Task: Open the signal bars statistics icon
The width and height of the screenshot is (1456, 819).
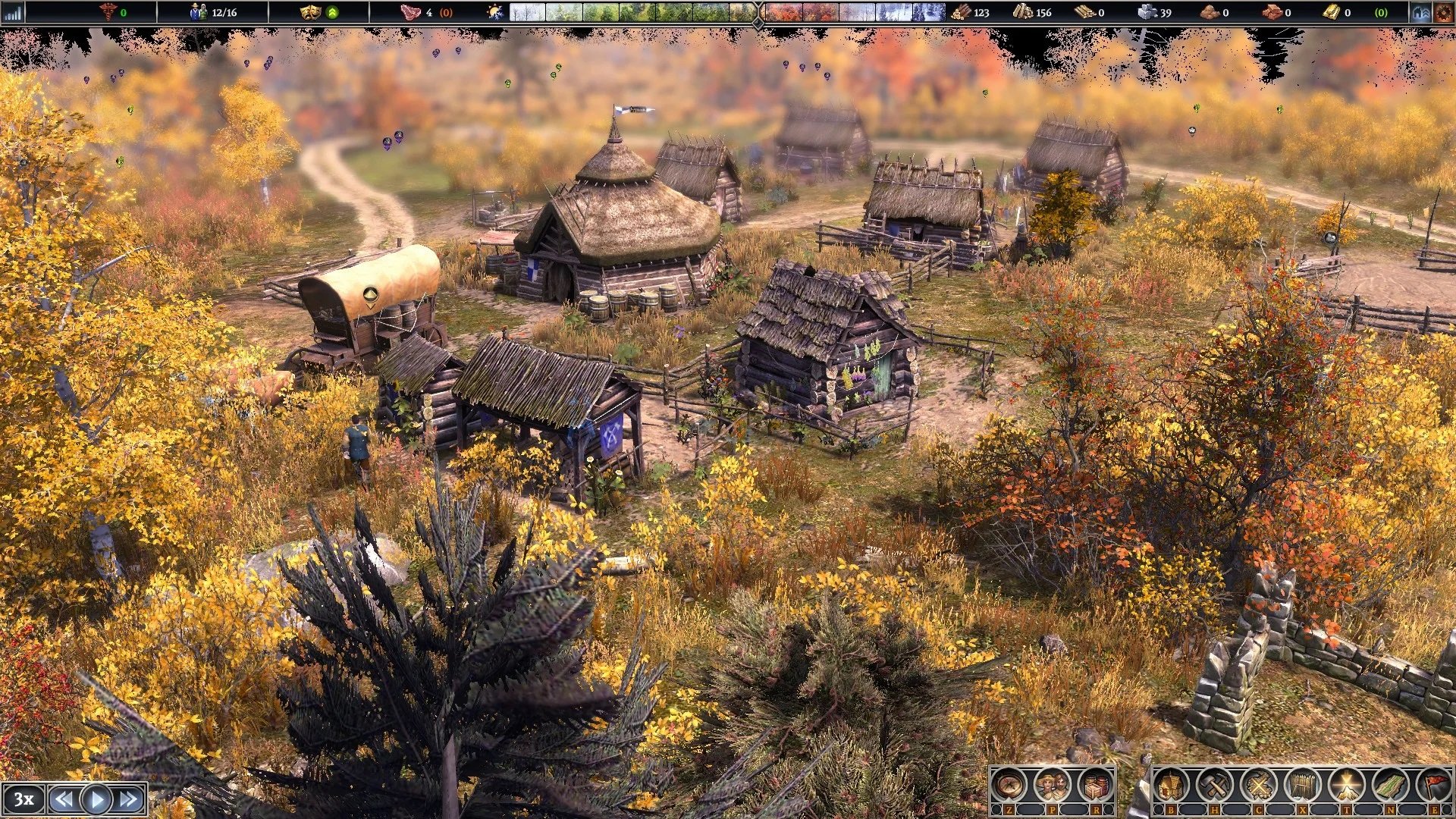Action: pyautogui.click(x=13, y=12)
